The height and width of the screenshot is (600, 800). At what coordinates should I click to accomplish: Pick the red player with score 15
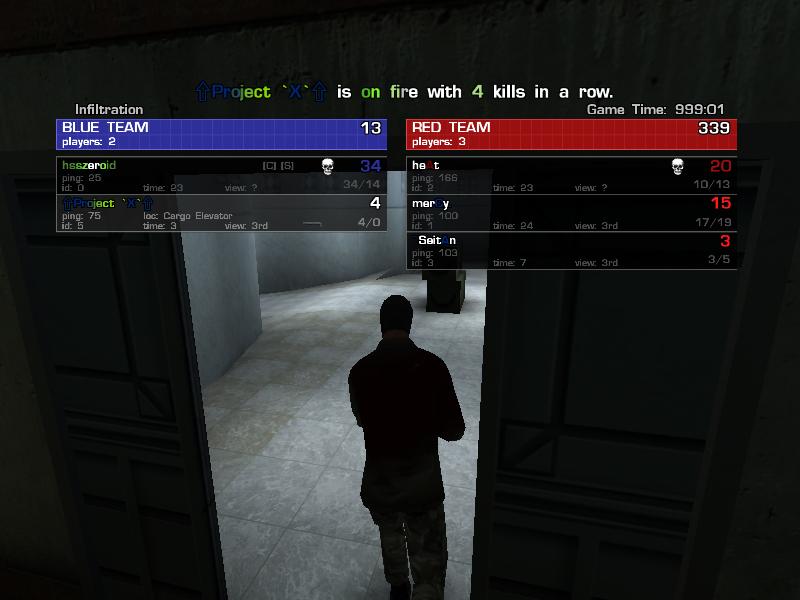(570, 213)
